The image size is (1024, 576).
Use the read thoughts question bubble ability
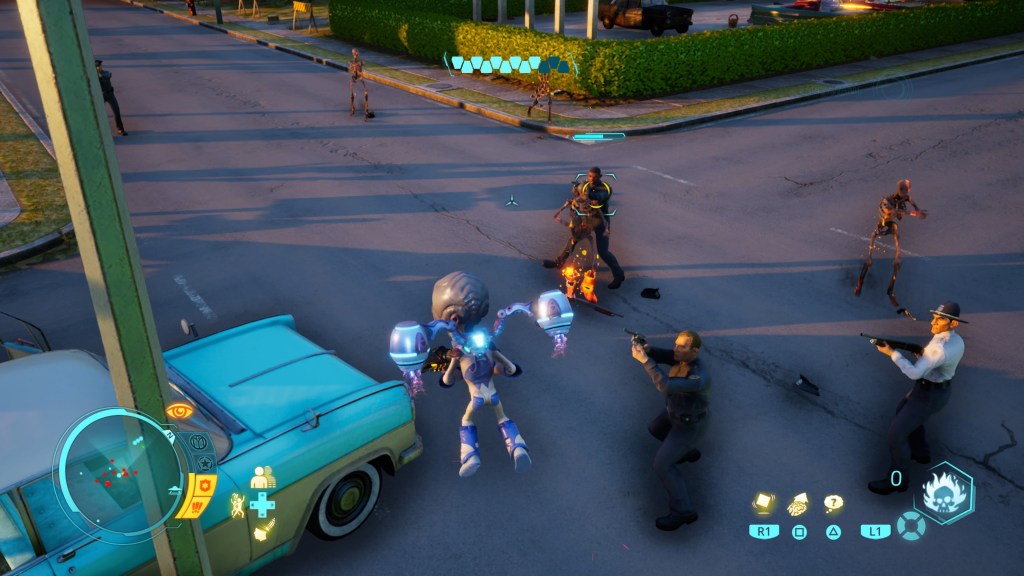(833, 503)
